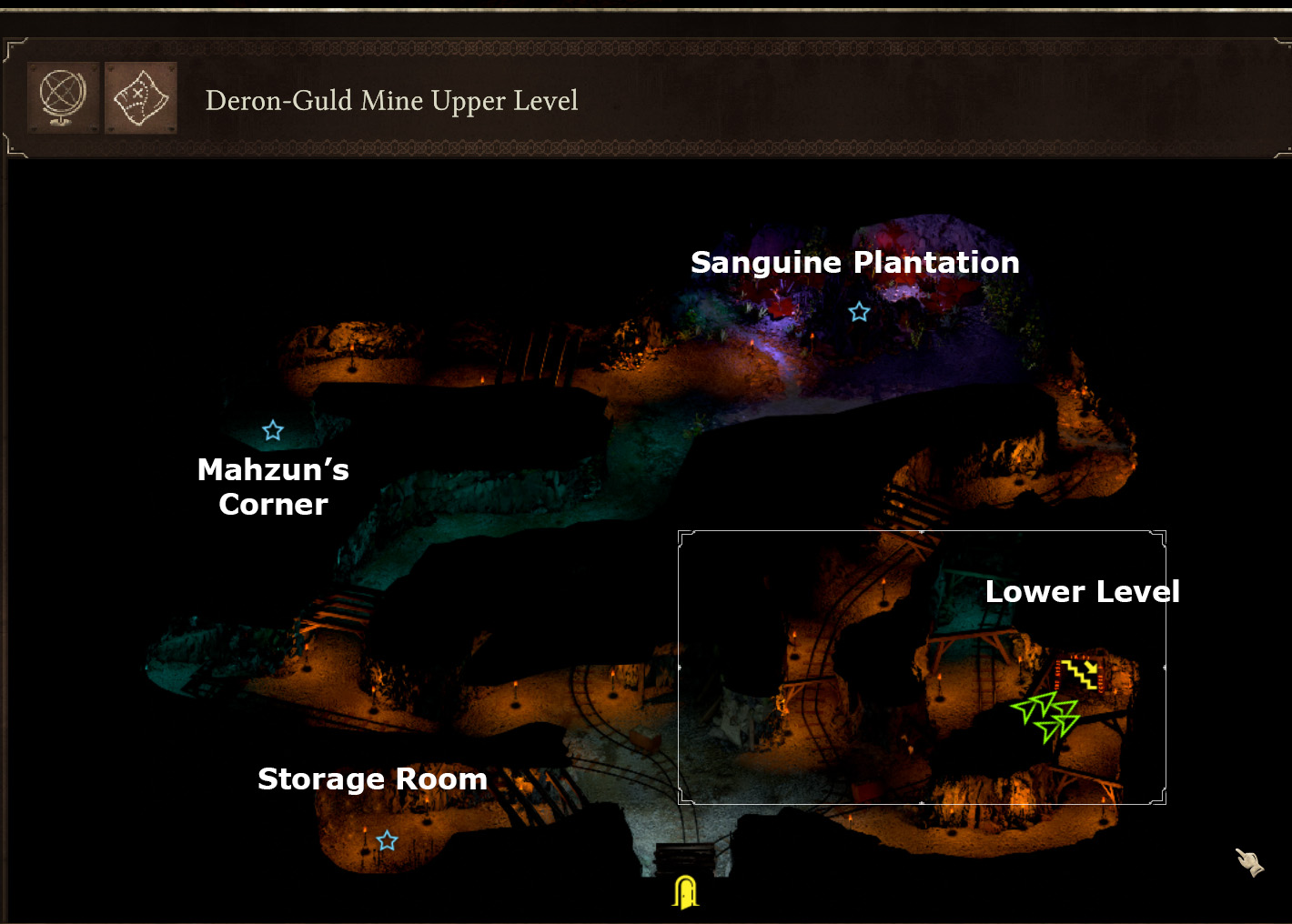
Task: Click the Sanguine Plantation label text
Action: (x=855, y=262)
